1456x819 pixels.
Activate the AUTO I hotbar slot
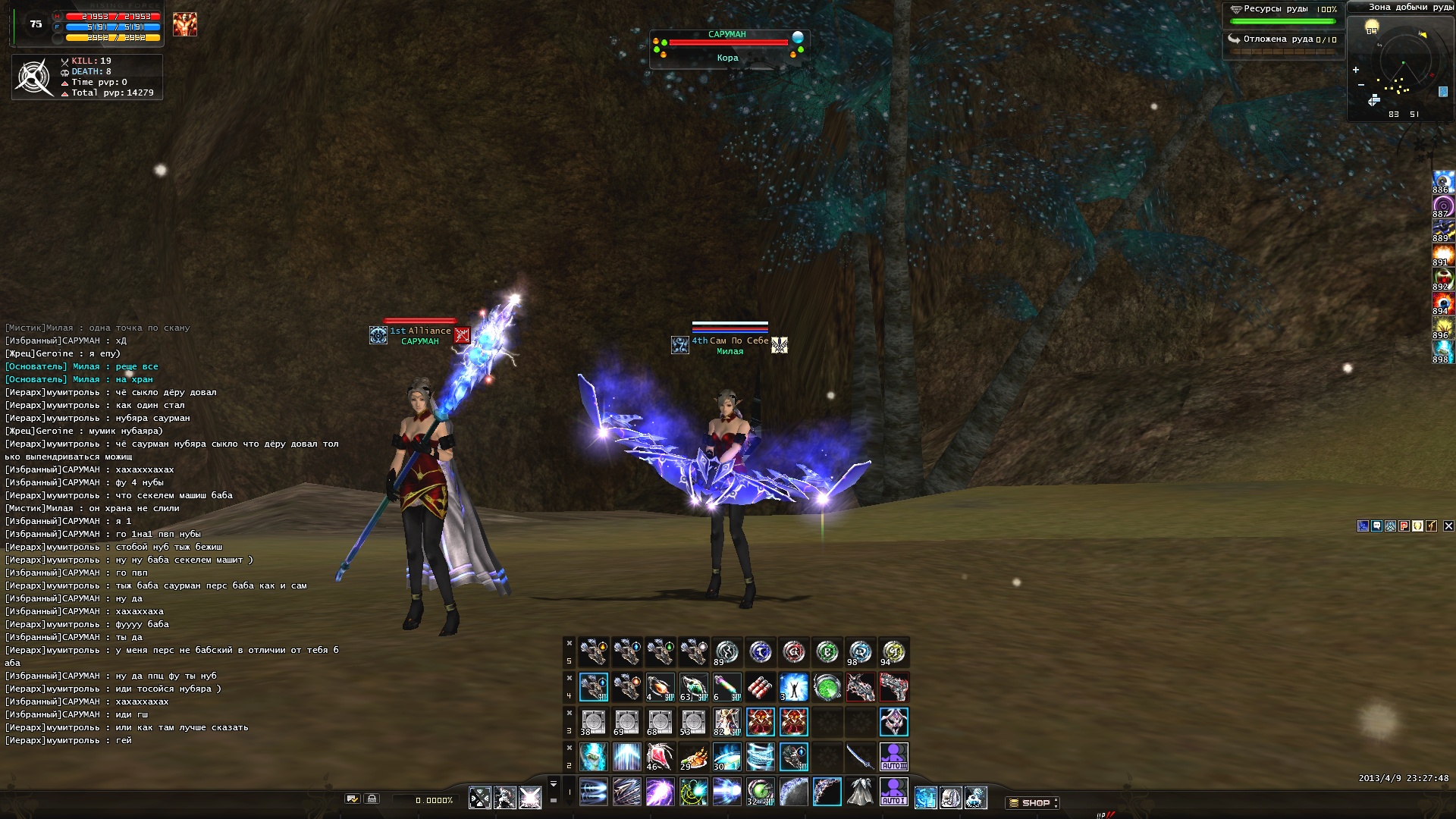click(x=893, y=792)
